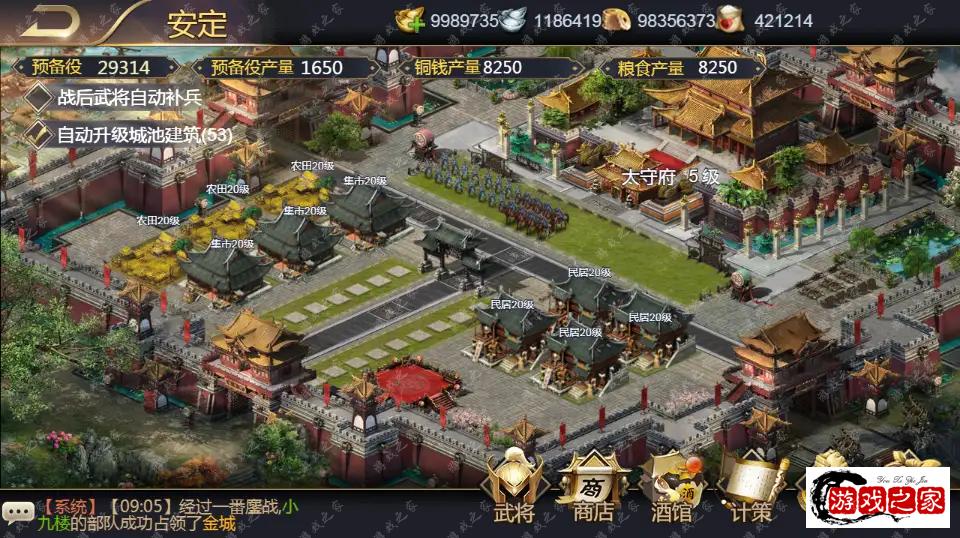Add gold ingots with the green plus icon
The width and height of the screenshot is (960, 538).
410,20
